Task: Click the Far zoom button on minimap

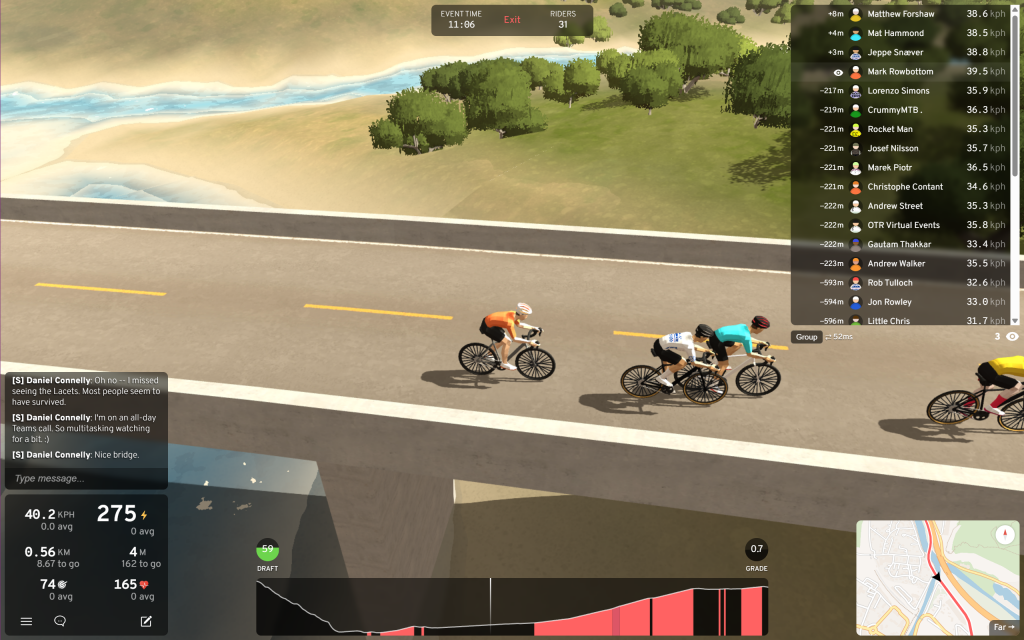Action: (x=1002, y=628)
